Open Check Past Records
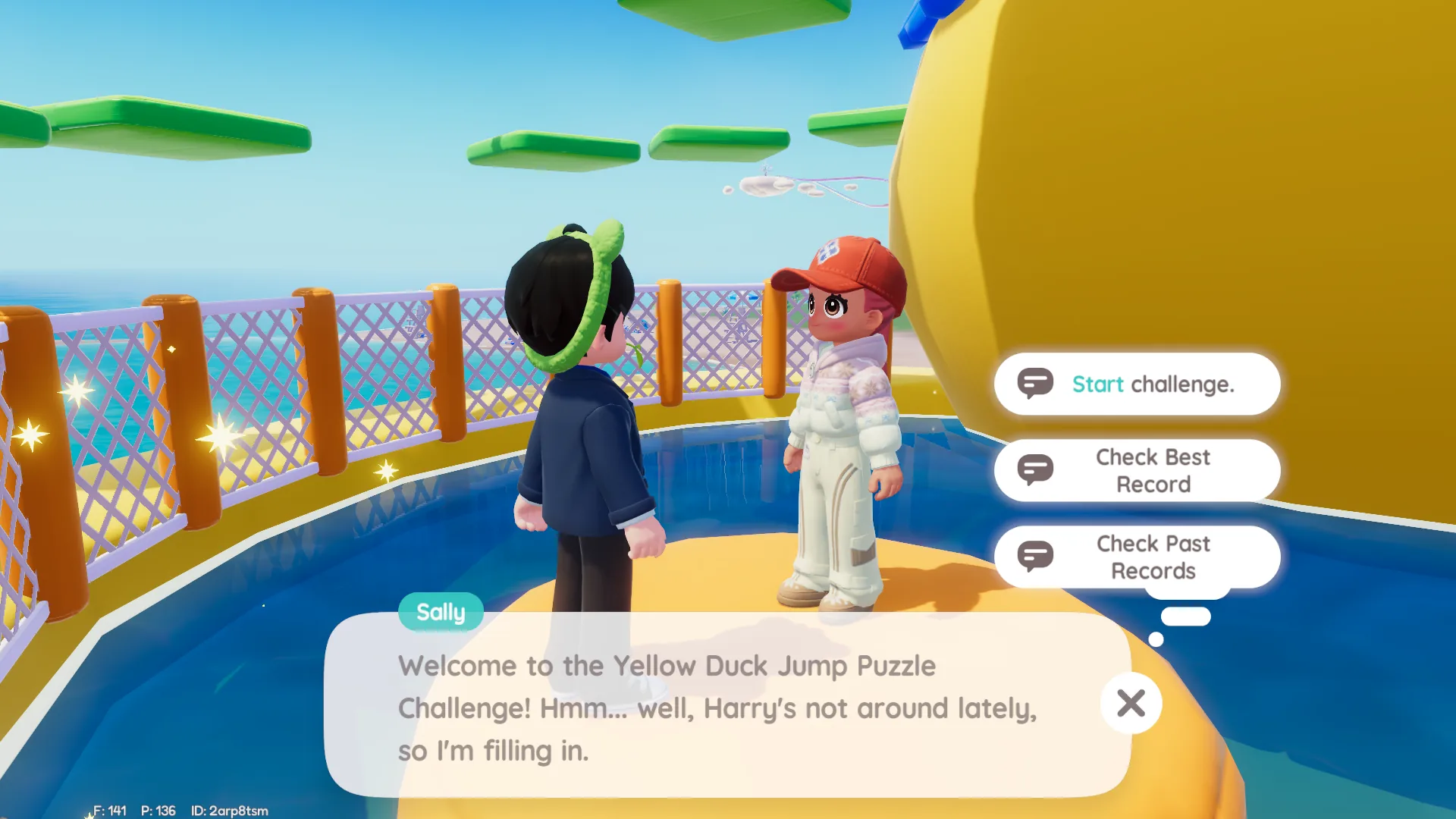 tap(1153, 556)
